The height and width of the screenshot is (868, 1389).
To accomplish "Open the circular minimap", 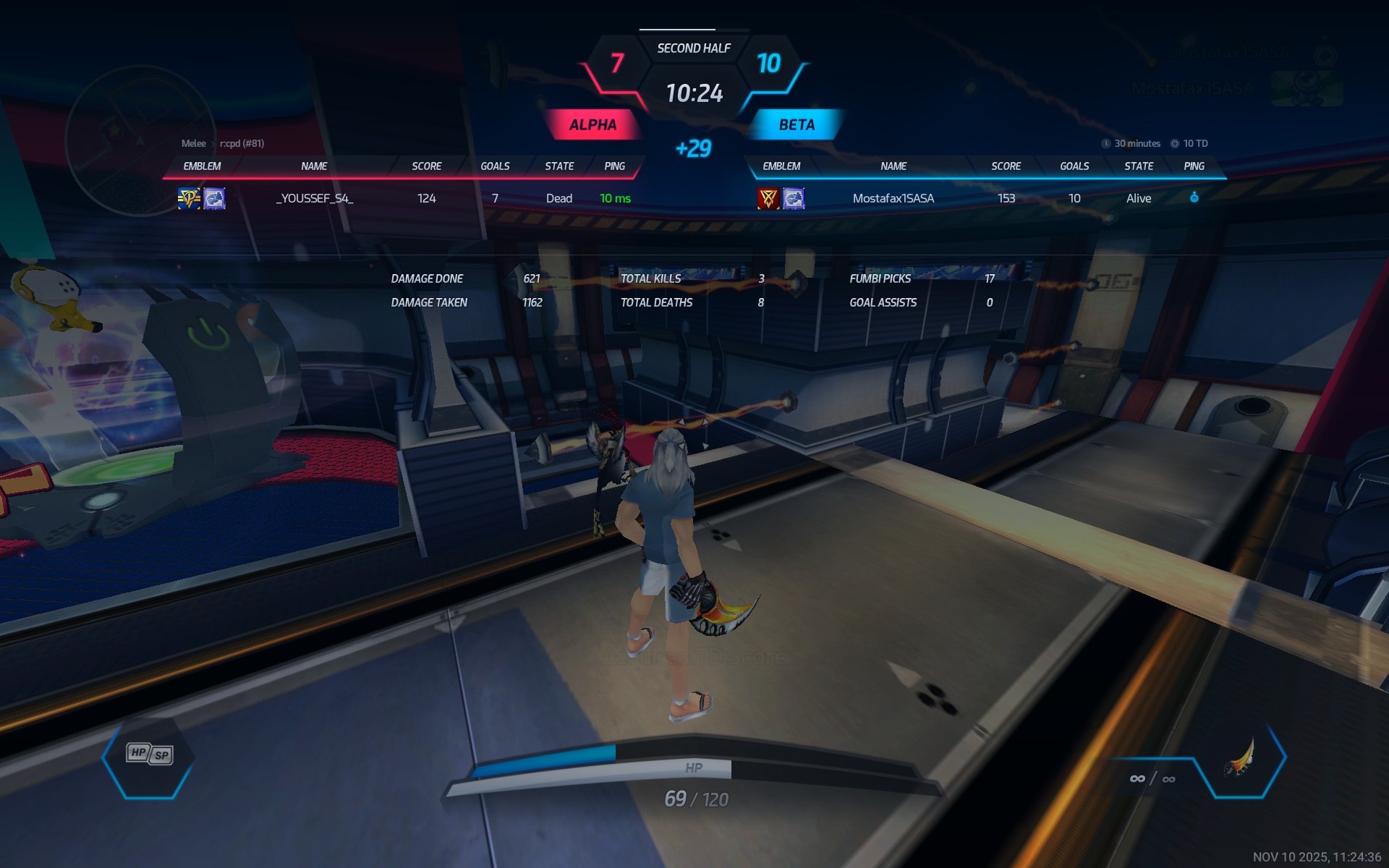I will [x=140, y=141].
